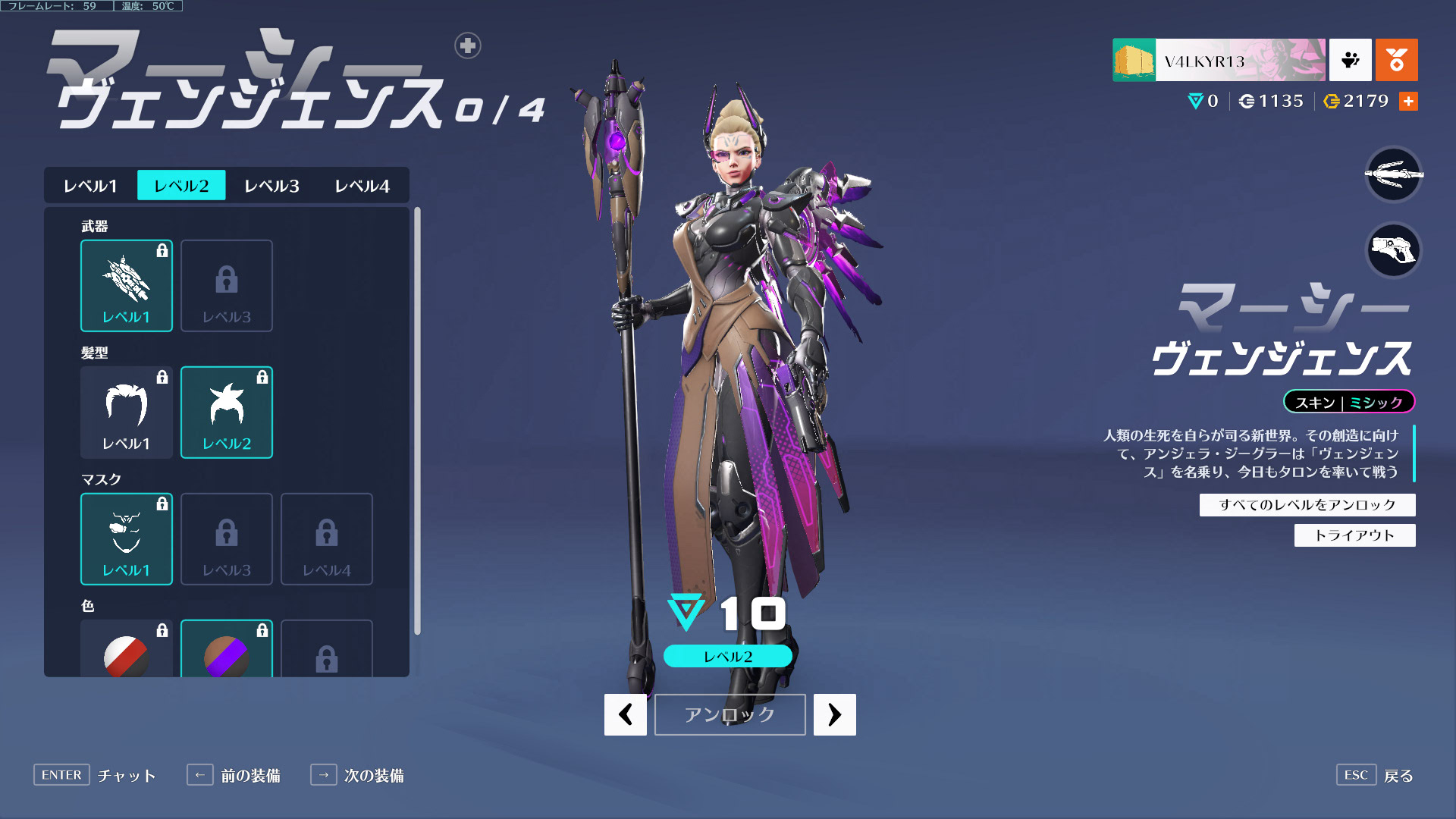The width and height of the screenshot is (1456, 819).
Task: Switch to the レベル4 tab
Action: point(362,186)
